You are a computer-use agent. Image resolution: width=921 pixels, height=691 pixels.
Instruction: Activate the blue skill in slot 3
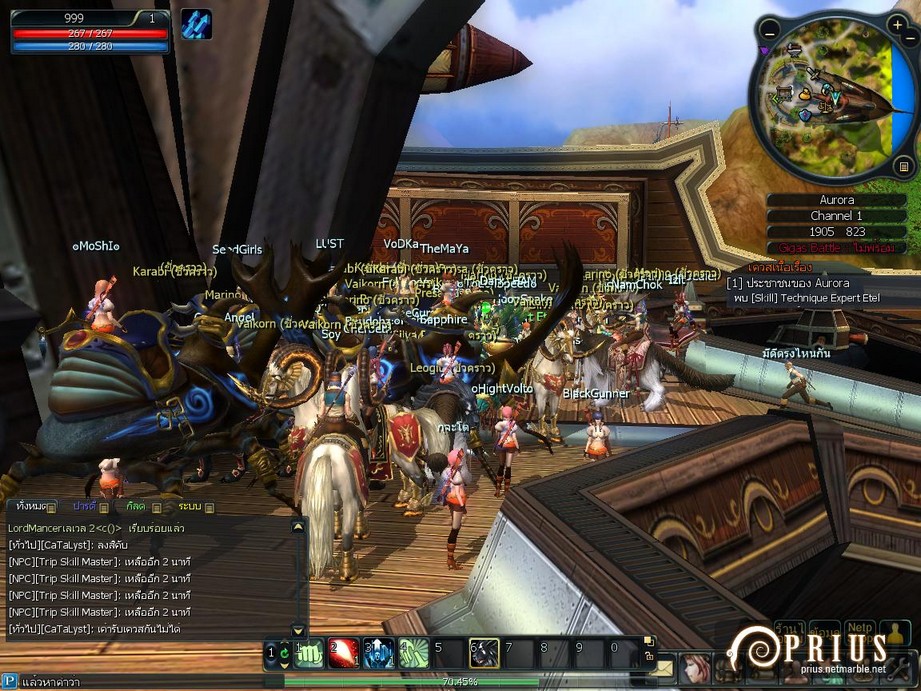(379, 653)
